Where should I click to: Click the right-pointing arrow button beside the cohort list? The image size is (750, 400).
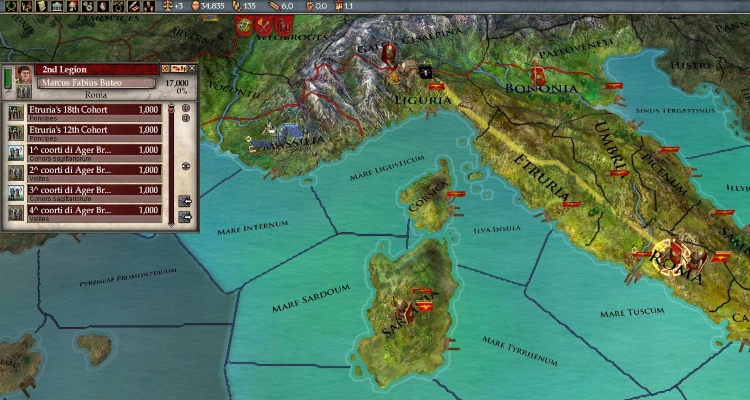(x=185, y=215)
